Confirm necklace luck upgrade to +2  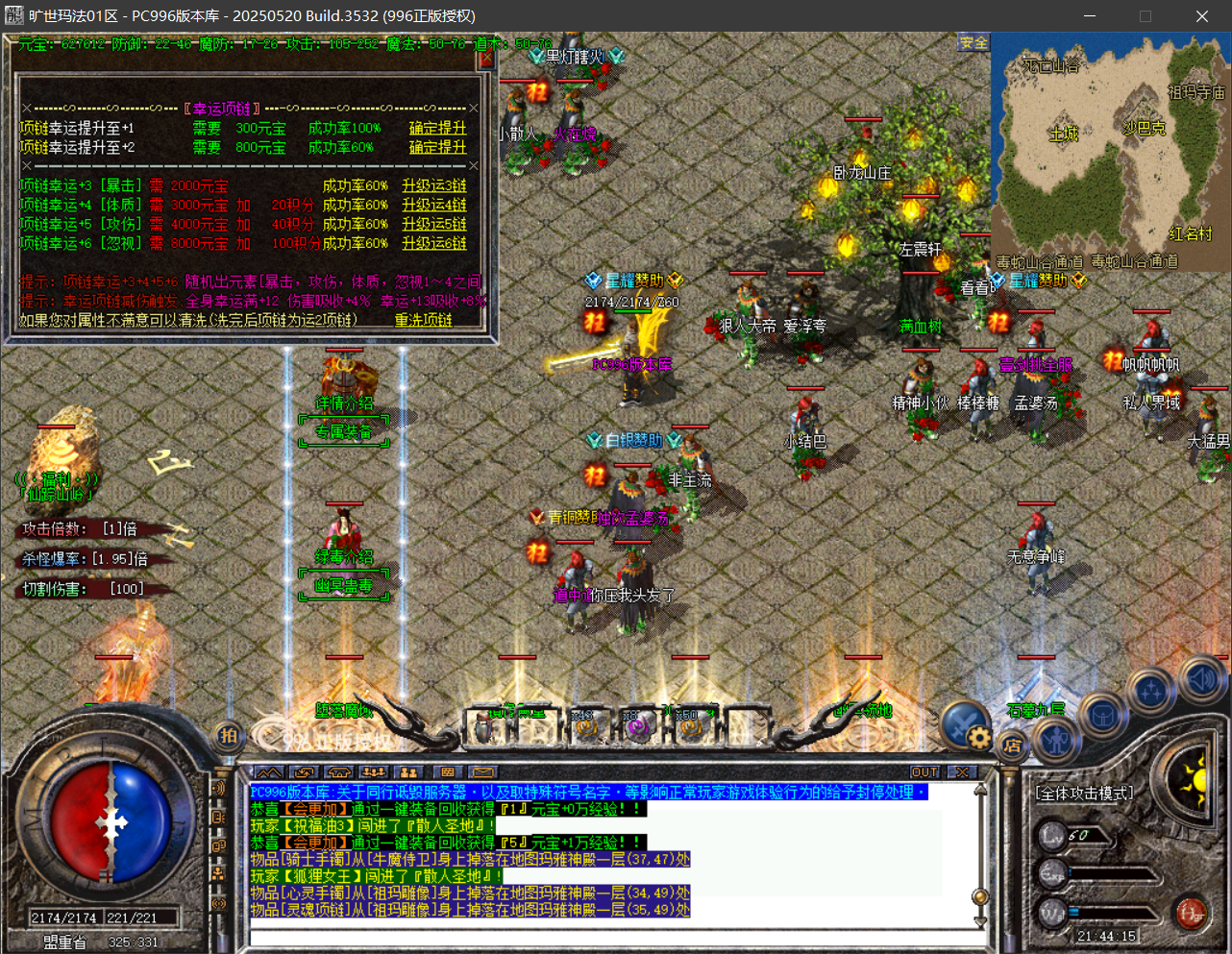tap(437, 147)
